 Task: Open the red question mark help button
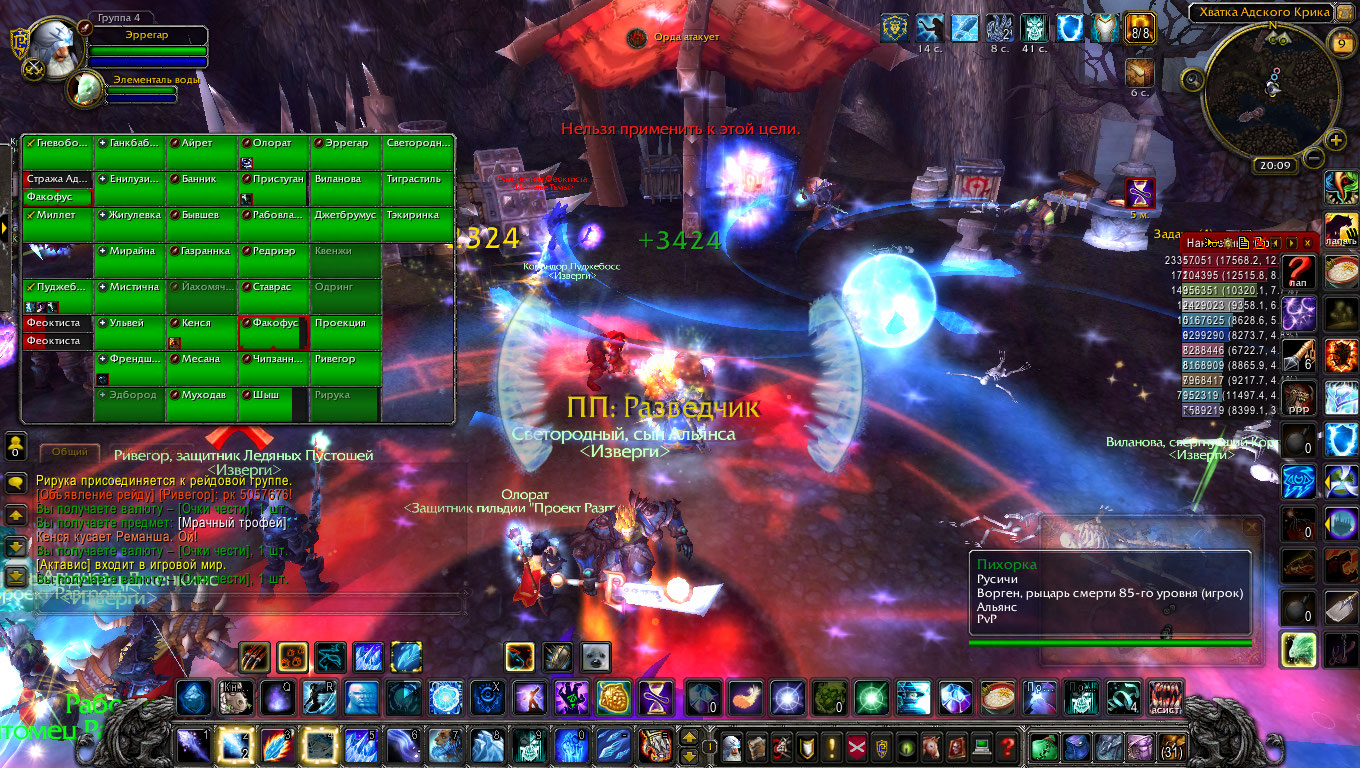[1008, 746]
